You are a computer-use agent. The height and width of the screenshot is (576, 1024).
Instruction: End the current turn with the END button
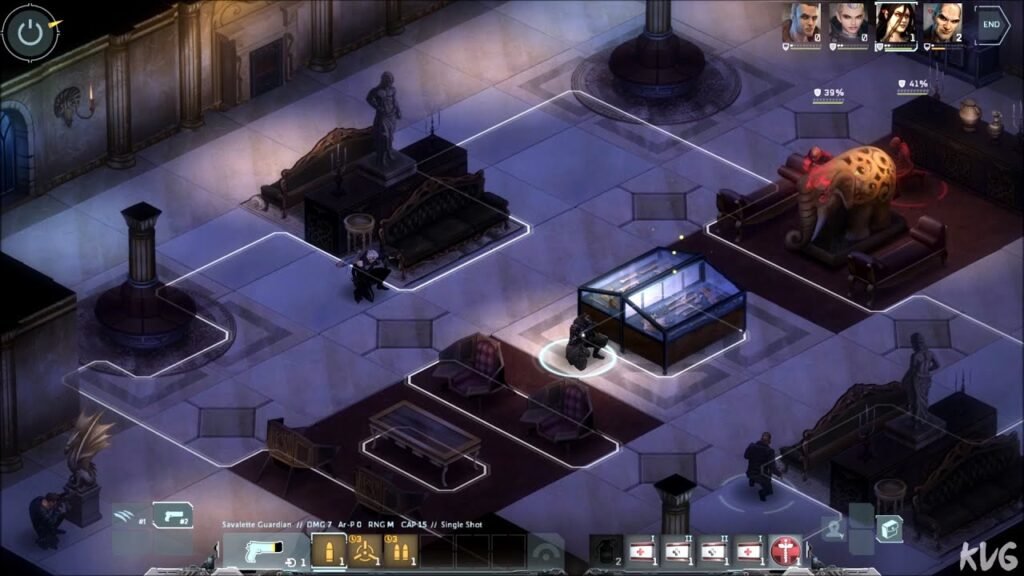[992, 25]
